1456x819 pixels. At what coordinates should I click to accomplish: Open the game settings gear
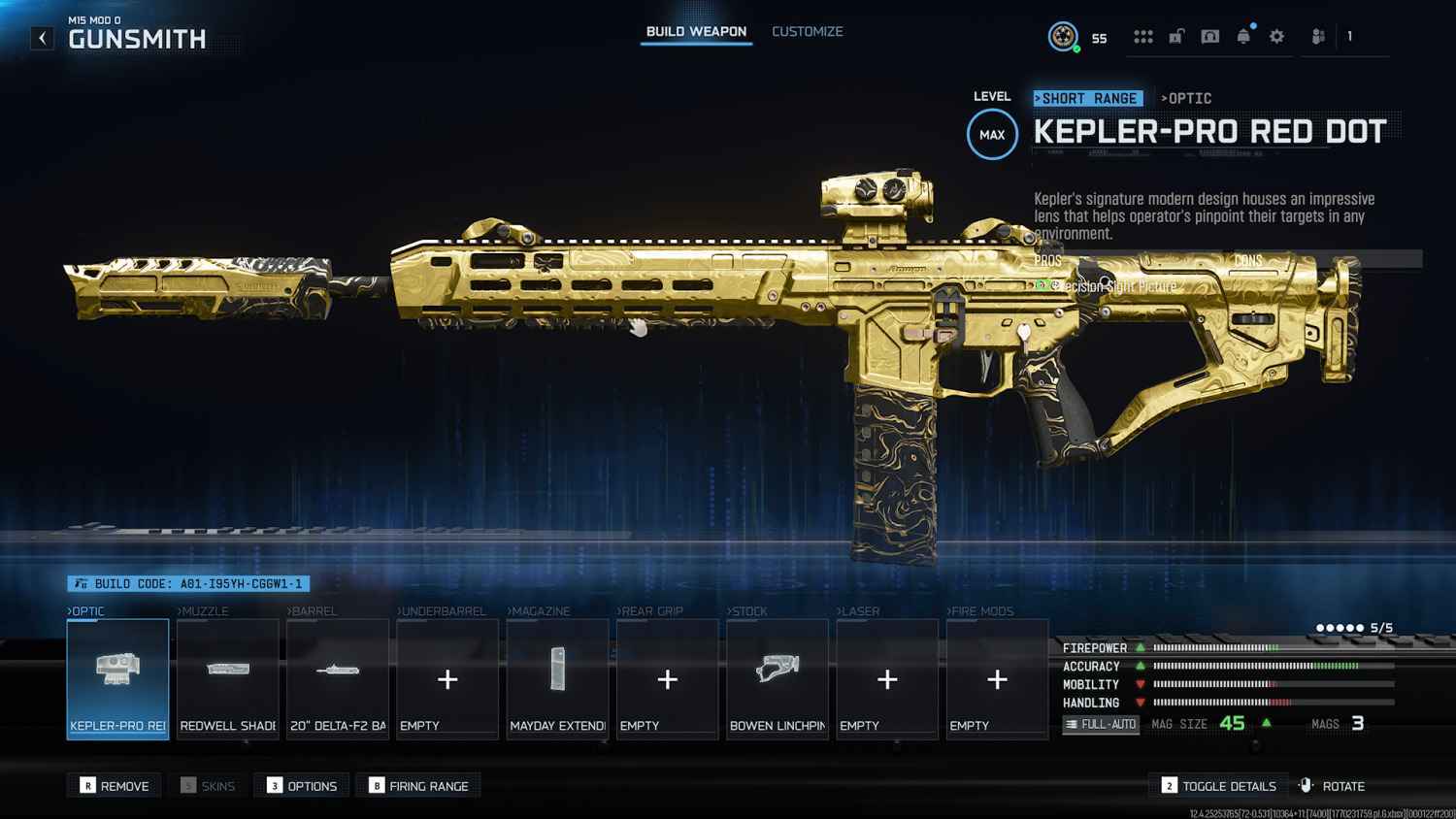[x=1275, y=36]
